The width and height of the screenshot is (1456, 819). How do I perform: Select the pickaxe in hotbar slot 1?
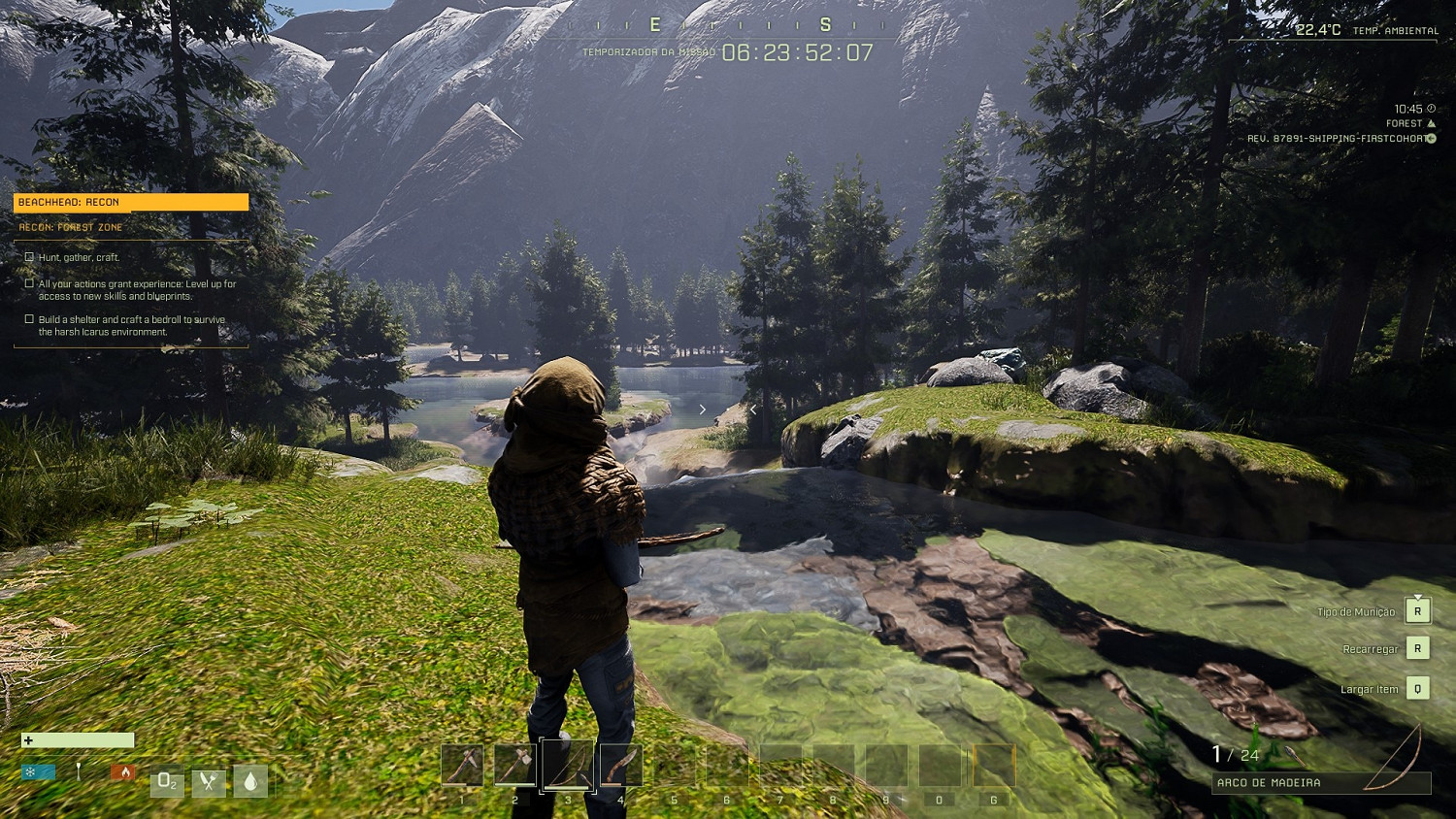click(x=462, y=766)
